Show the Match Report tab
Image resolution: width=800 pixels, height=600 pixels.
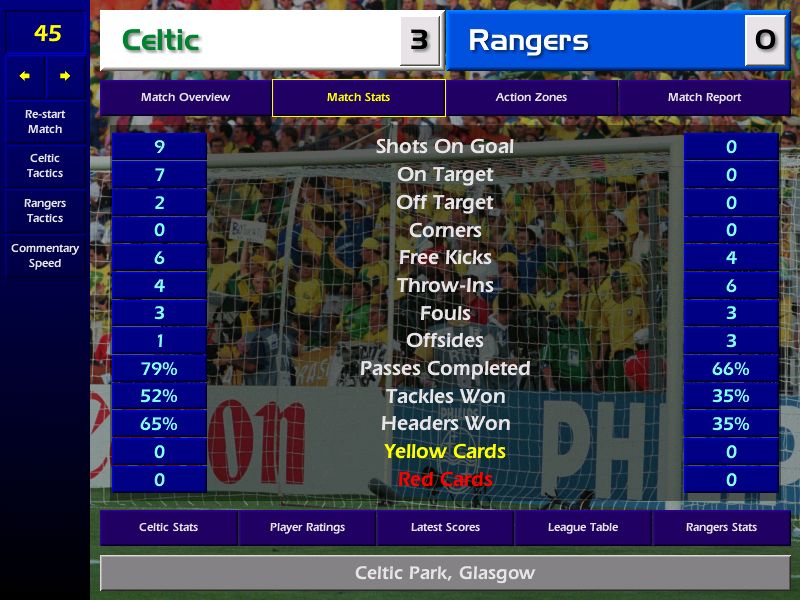[x=704, y=98]
